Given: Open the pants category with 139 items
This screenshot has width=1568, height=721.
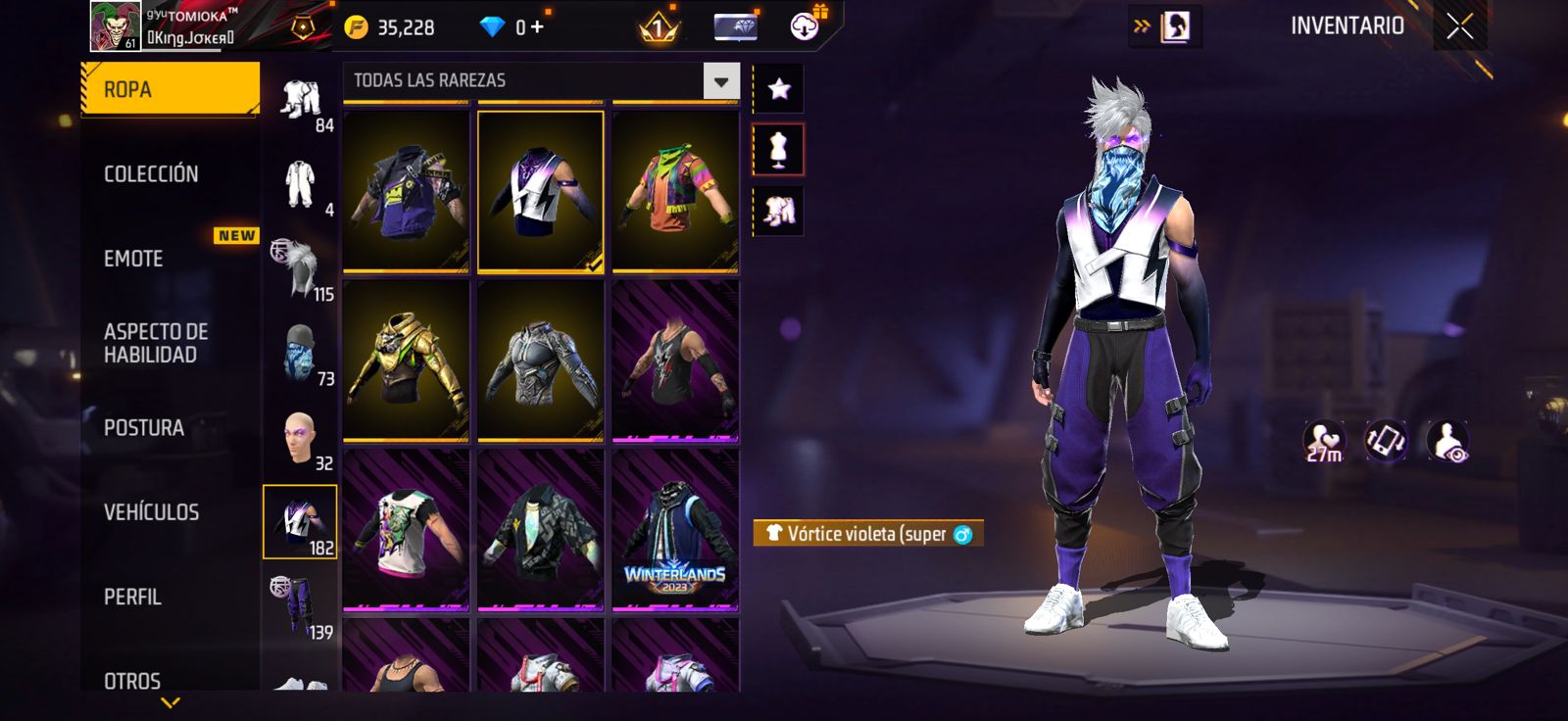Looking at the screenshot, I should tap(300, 607).
